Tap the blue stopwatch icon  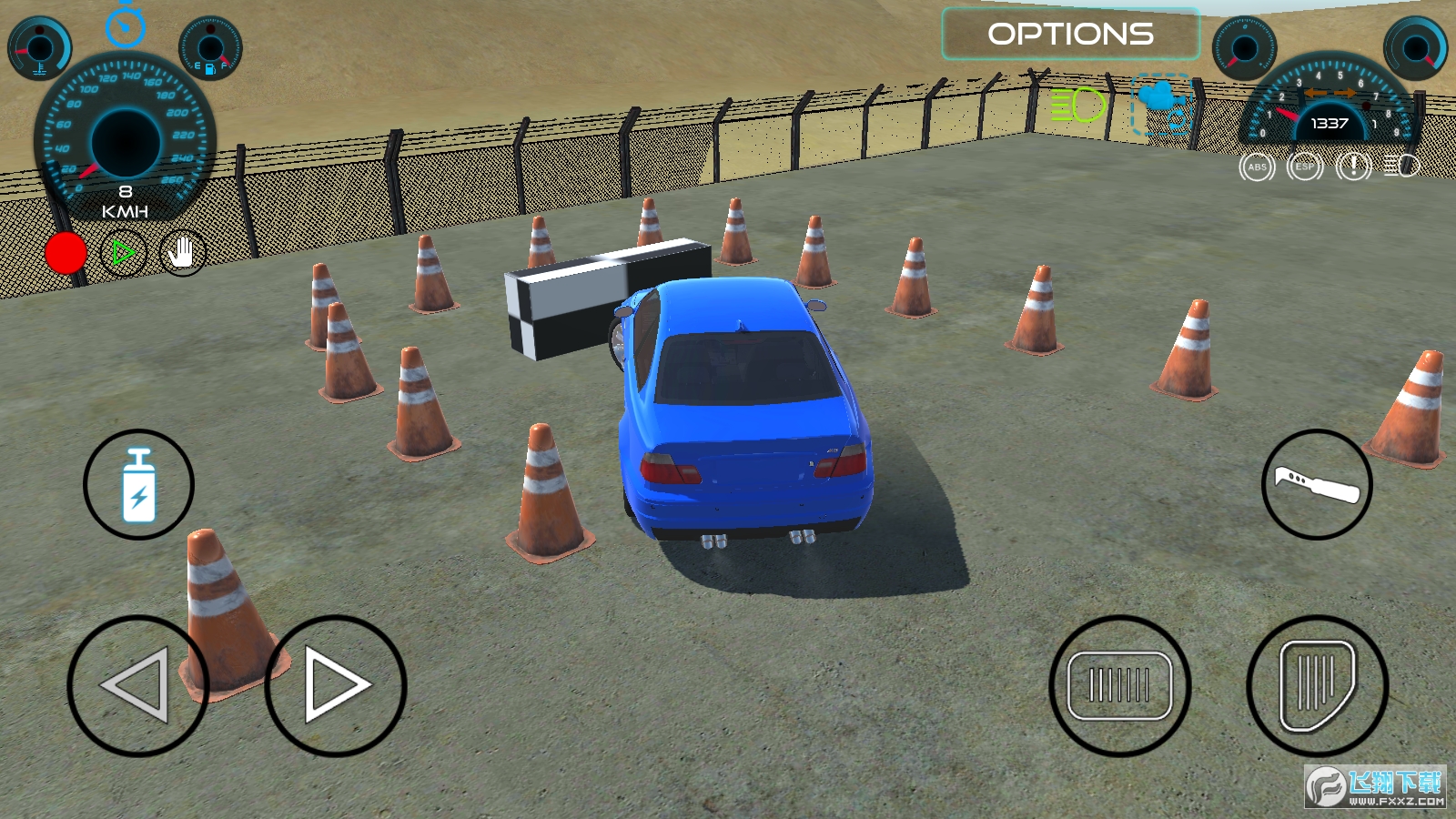126,25
